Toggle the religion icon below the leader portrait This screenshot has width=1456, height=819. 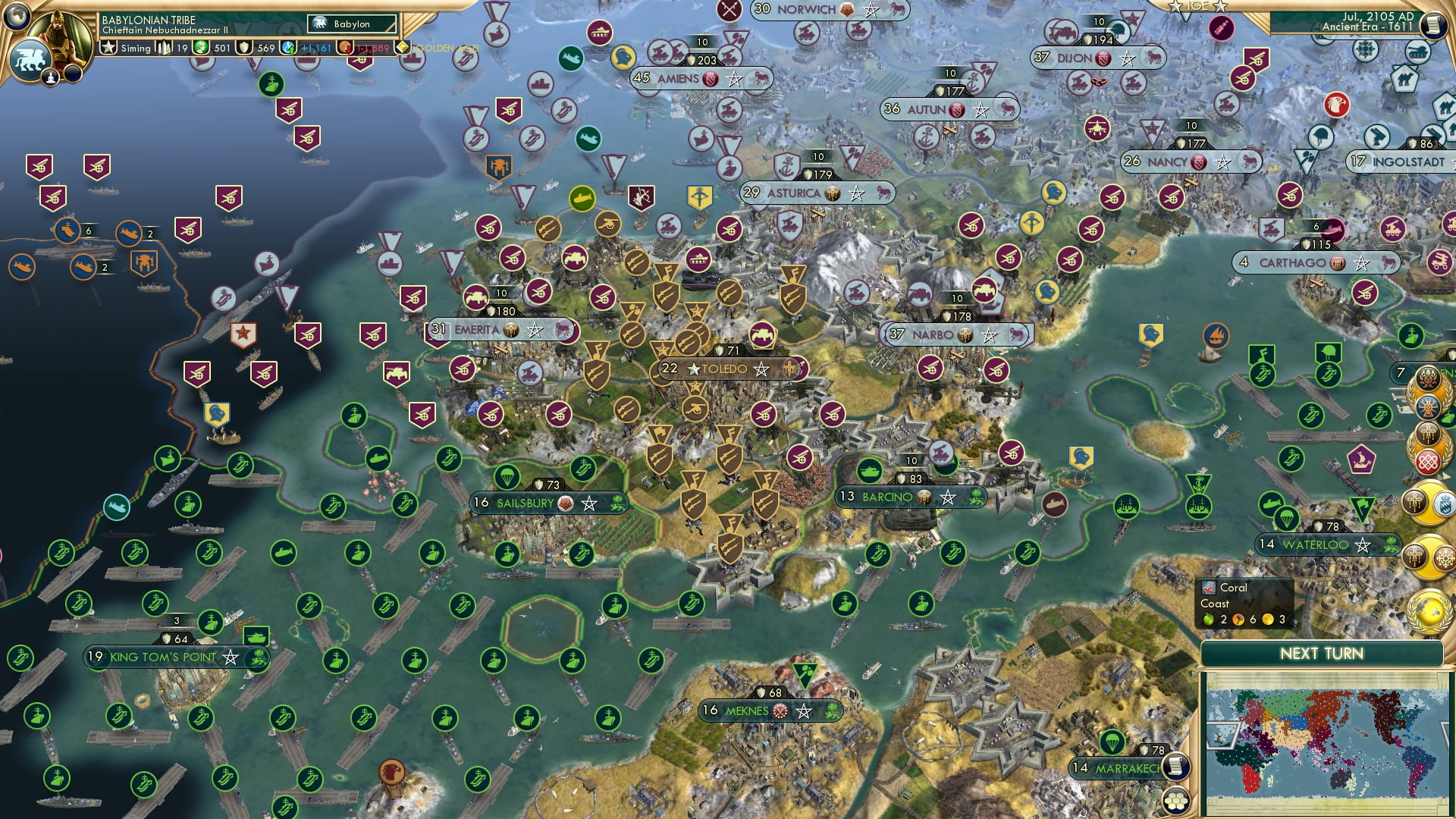pos(50,76)
